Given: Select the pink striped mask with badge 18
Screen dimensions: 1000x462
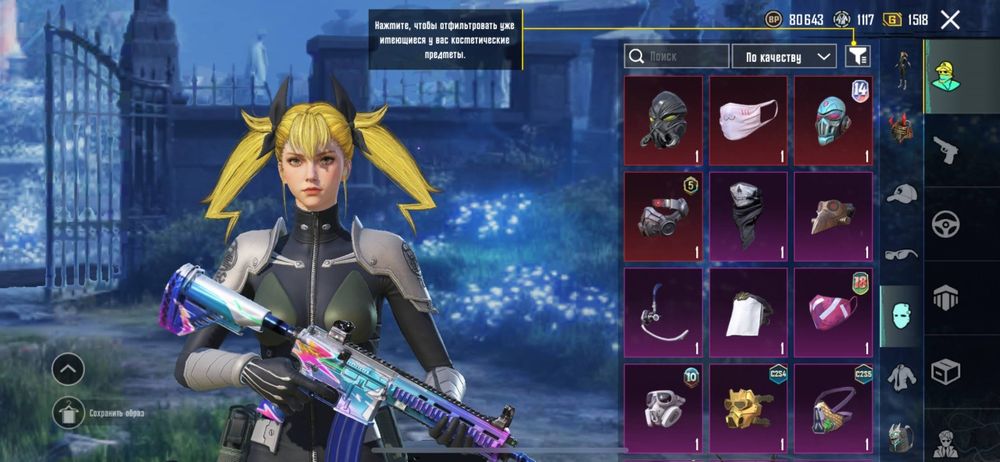Looking at the screenshot, I should tap(833, 312).
